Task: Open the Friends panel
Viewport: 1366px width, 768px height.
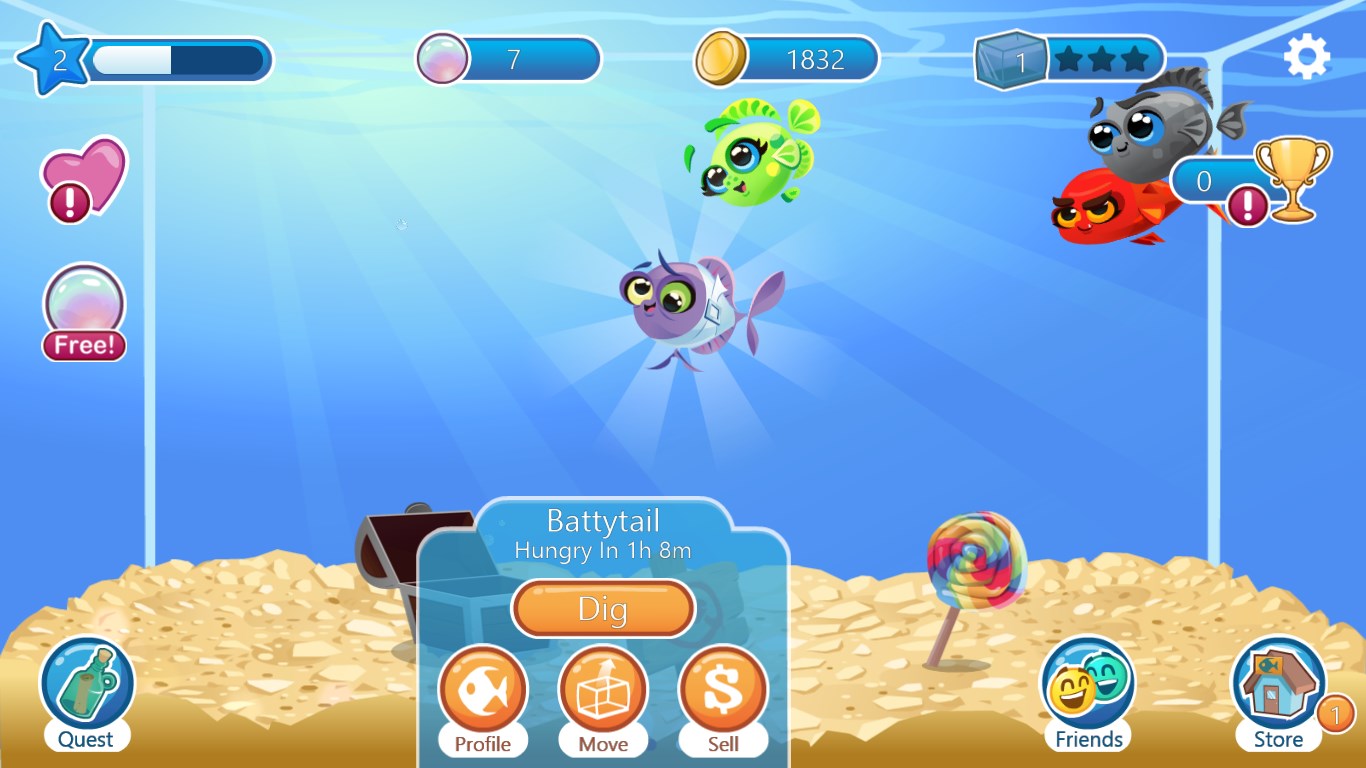Action: [x=1087, y=685]
